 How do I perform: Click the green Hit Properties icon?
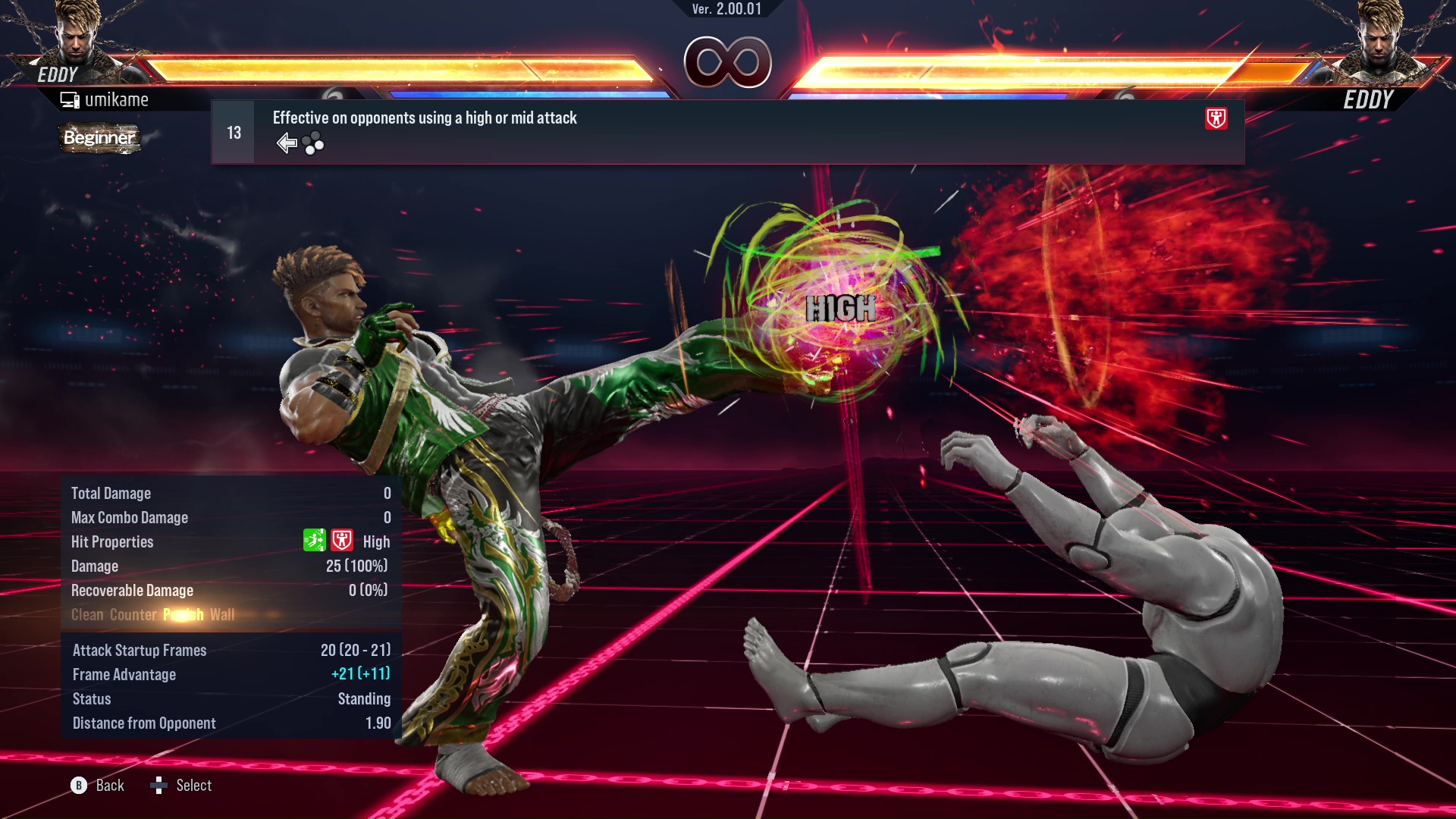(314, 541)
